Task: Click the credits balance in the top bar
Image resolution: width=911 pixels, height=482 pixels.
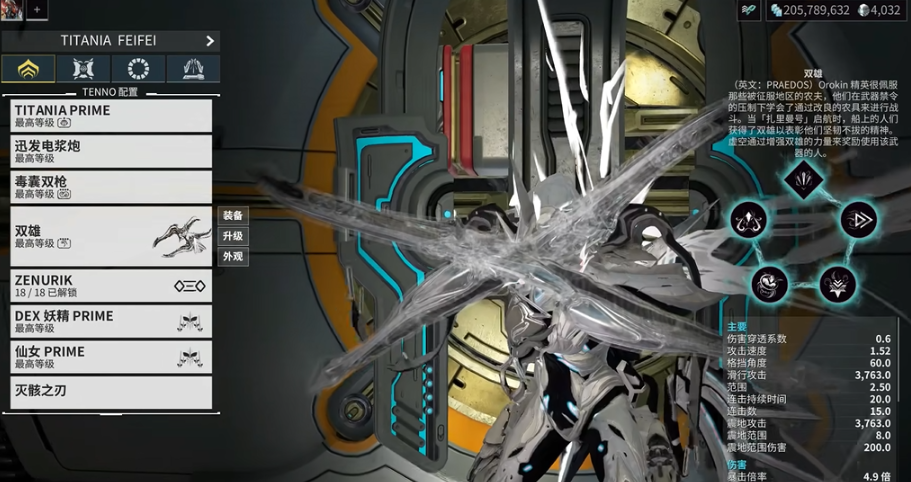Action: 809,10
